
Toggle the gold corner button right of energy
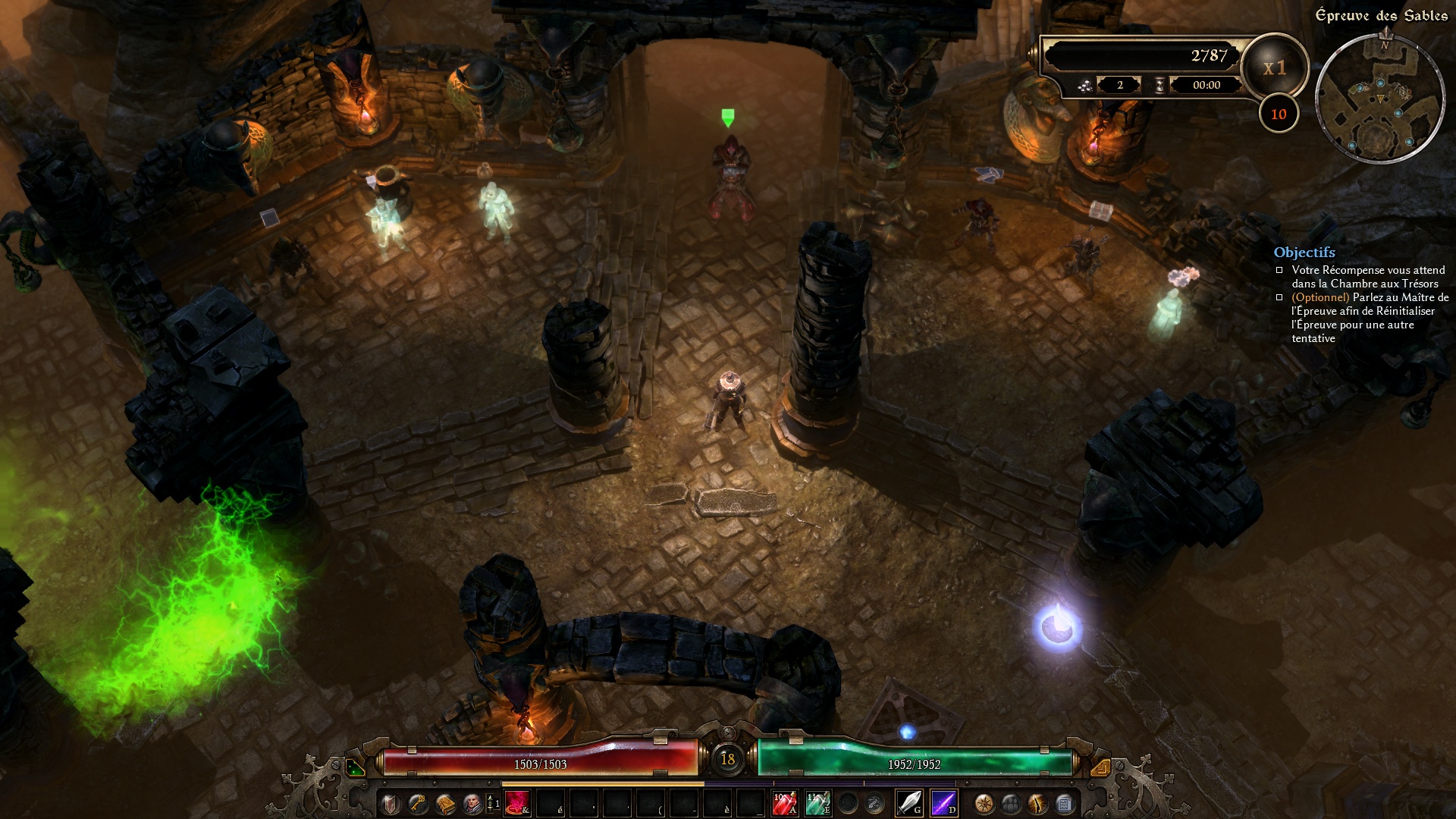[x=1100, y=767]
